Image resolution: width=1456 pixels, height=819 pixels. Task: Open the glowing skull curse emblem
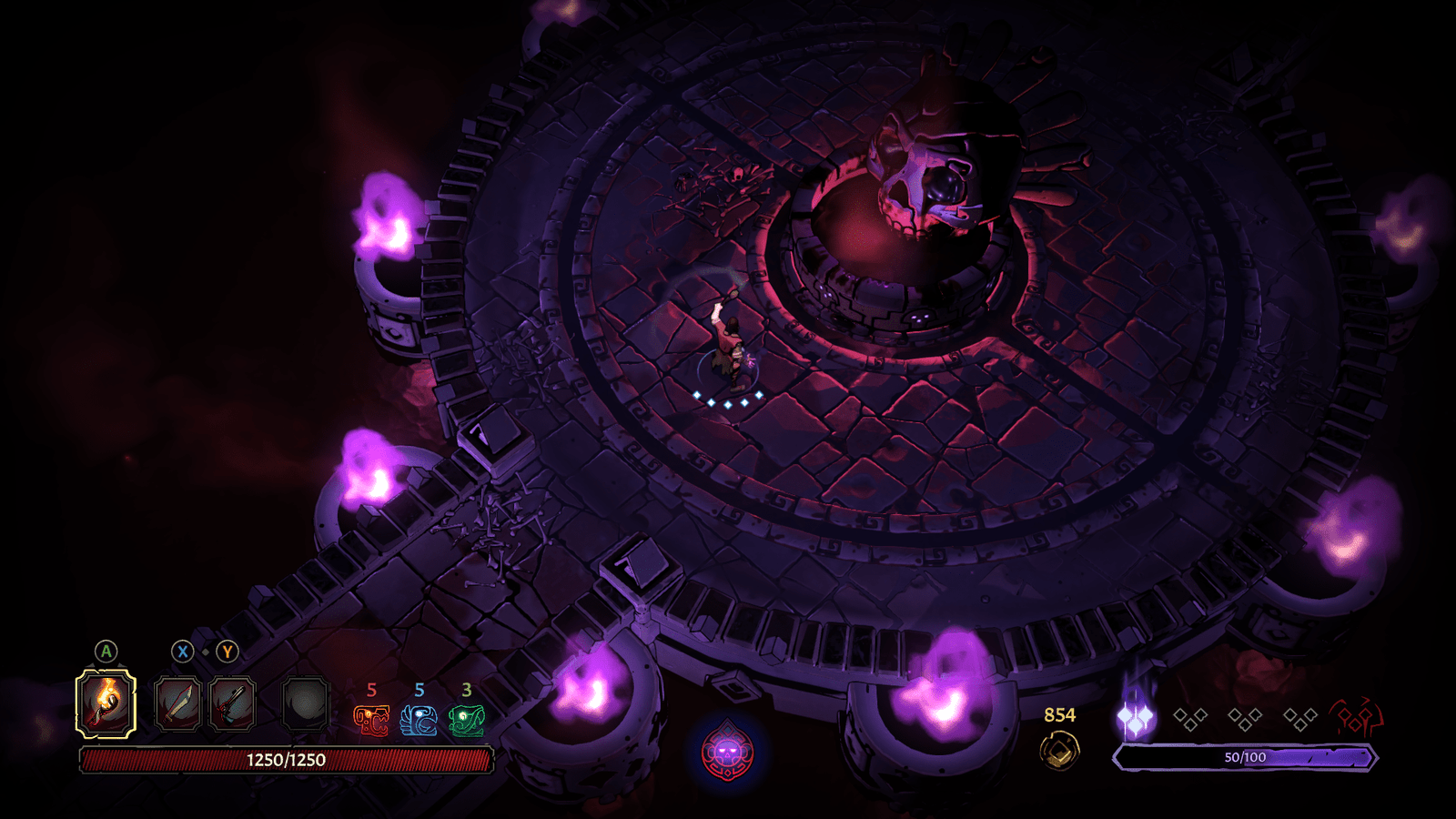point(727,753)
